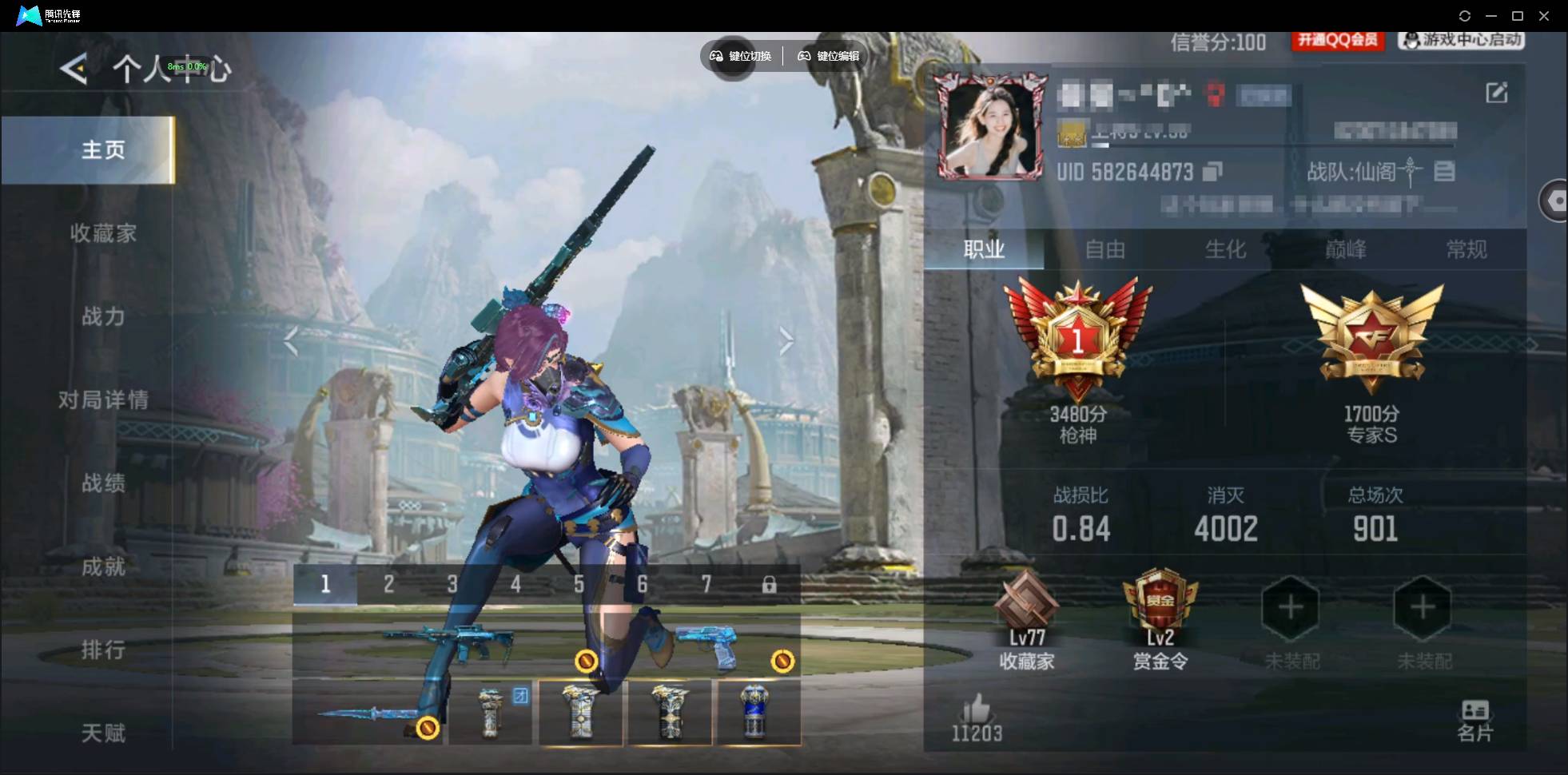Click the right arrow to rotate character
Screen dimensions: 1568x775
[787, 340]
